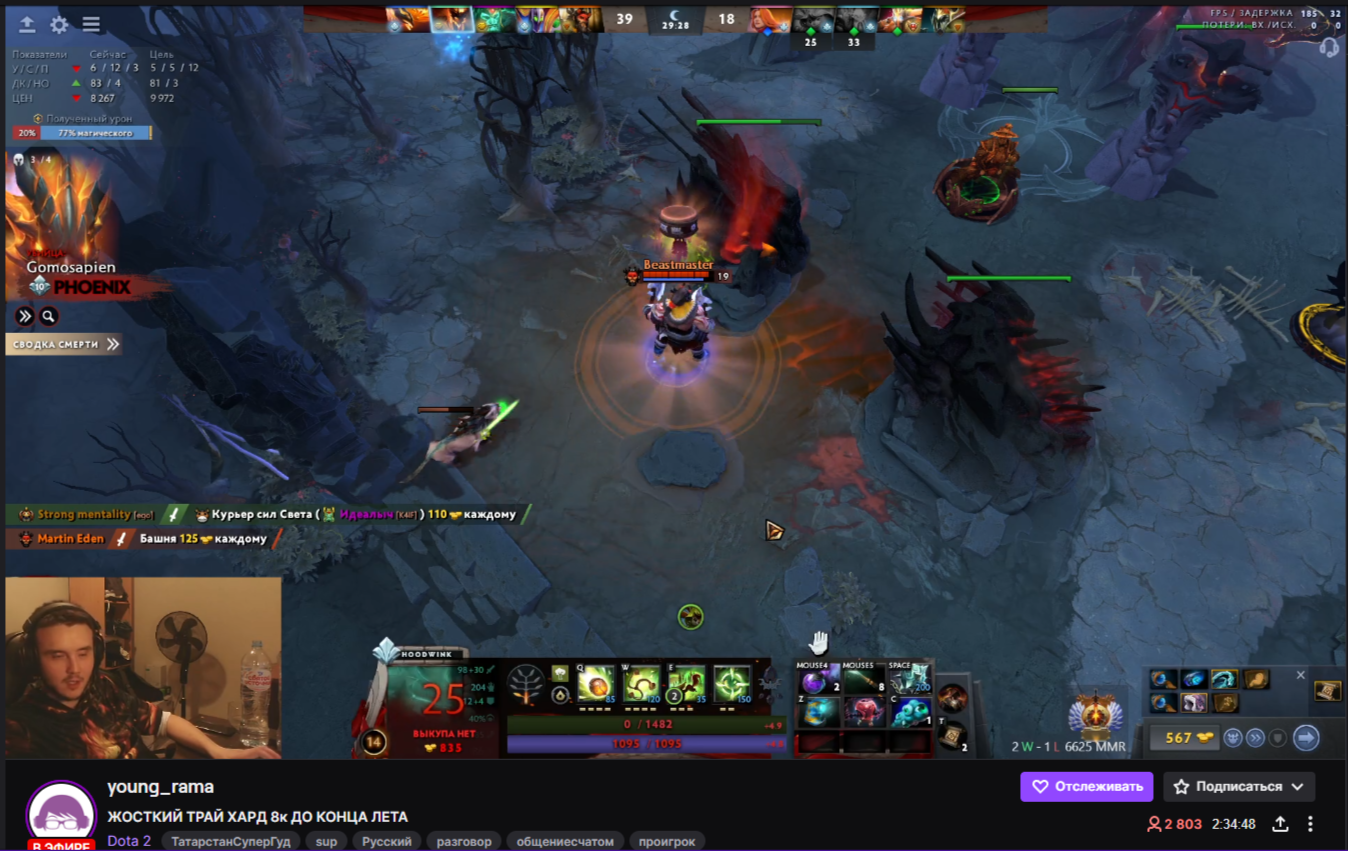Use the Scurry ability (E)
The image size is (1348, 851).
coord(687,686)
